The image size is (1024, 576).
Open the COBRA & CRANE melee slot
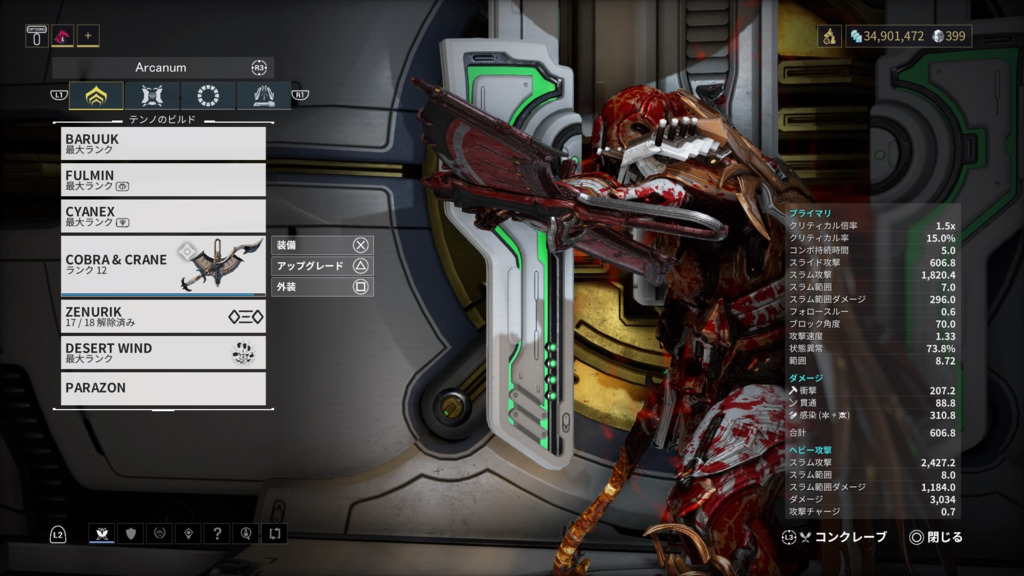click(163, 265)
